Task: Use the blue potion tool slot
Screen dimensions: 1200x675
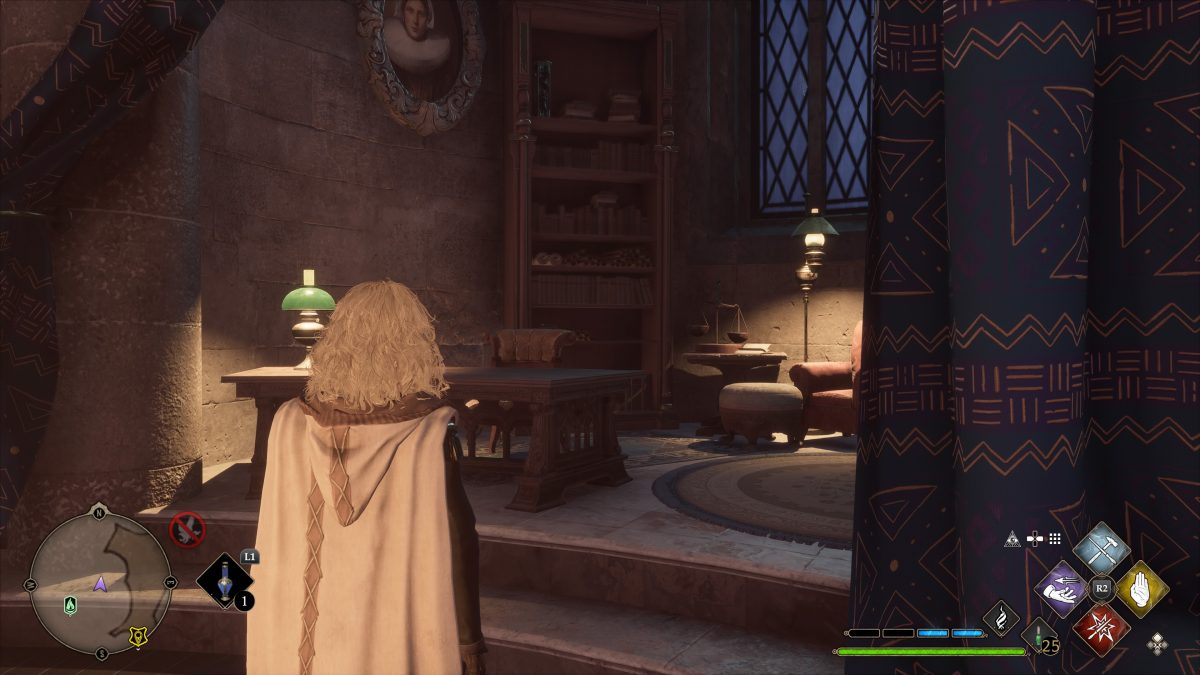Action: pyautogui.click(x=225, y=581)
